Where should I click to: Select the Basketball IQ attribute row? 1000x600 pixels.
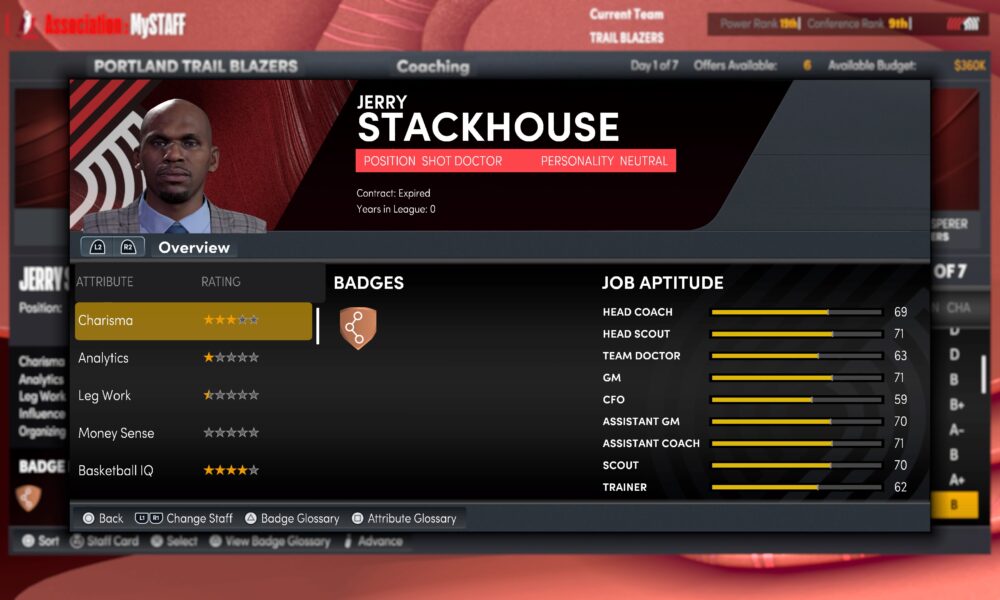click(193, 470)
